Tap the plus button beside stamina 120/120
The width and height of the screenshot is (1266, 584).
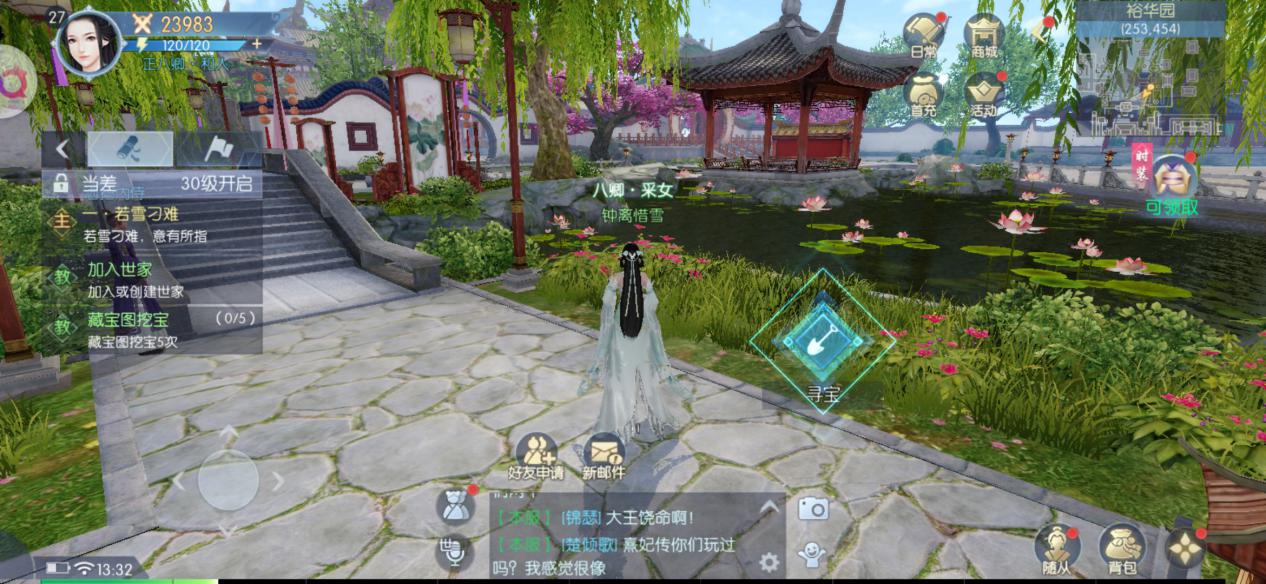[257, 44]
